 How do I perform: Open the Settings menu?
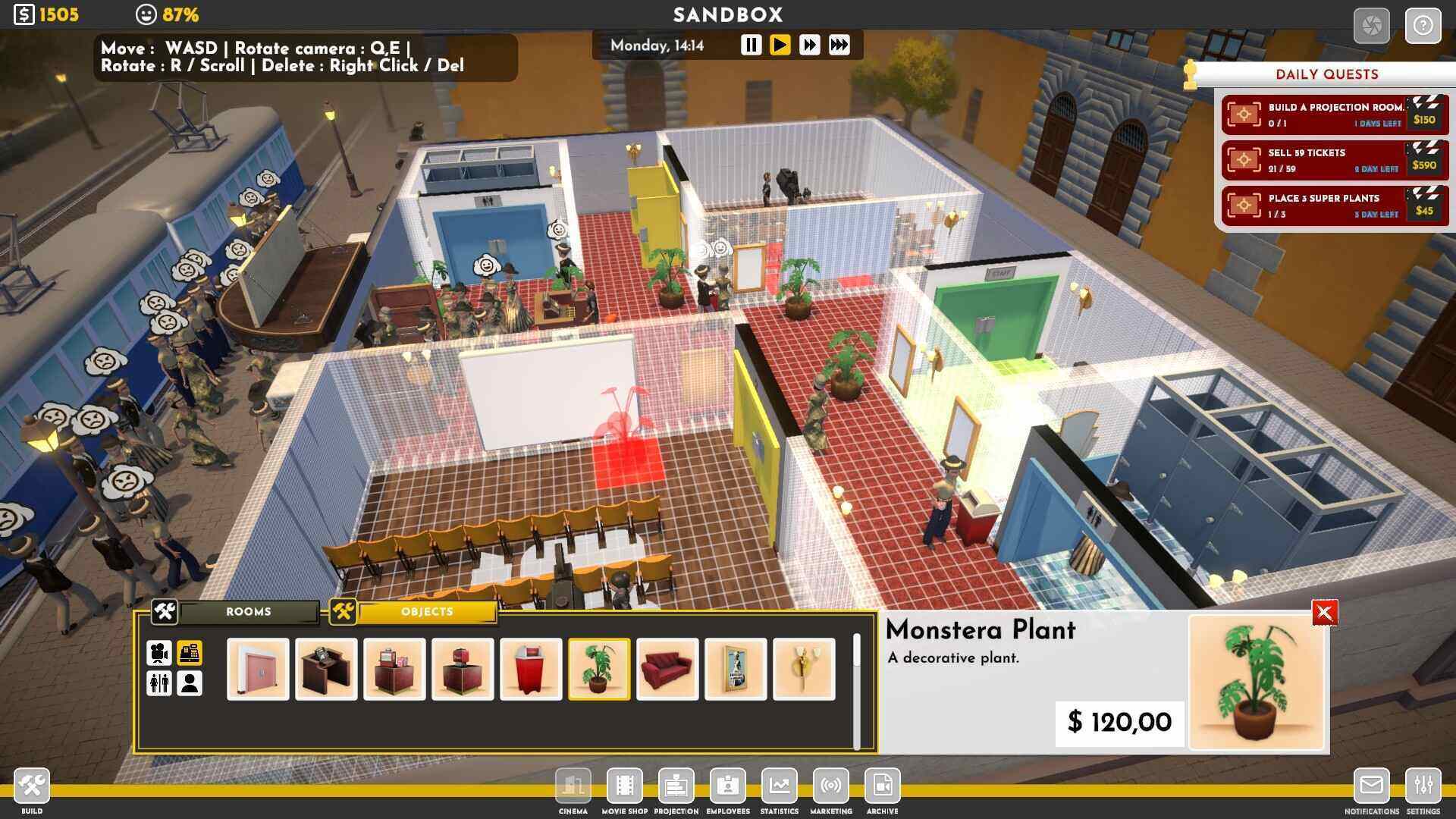point(1423,786)
